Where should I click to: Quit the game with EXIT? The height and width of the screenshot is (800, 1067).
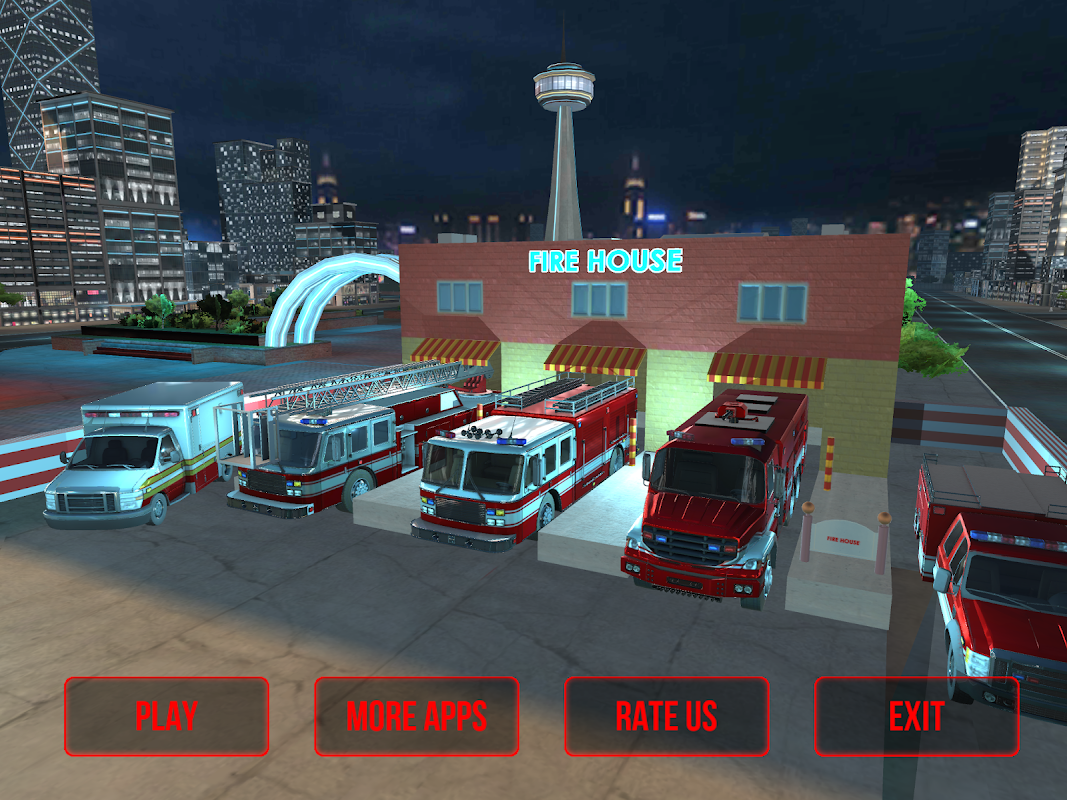pos(916,716)
